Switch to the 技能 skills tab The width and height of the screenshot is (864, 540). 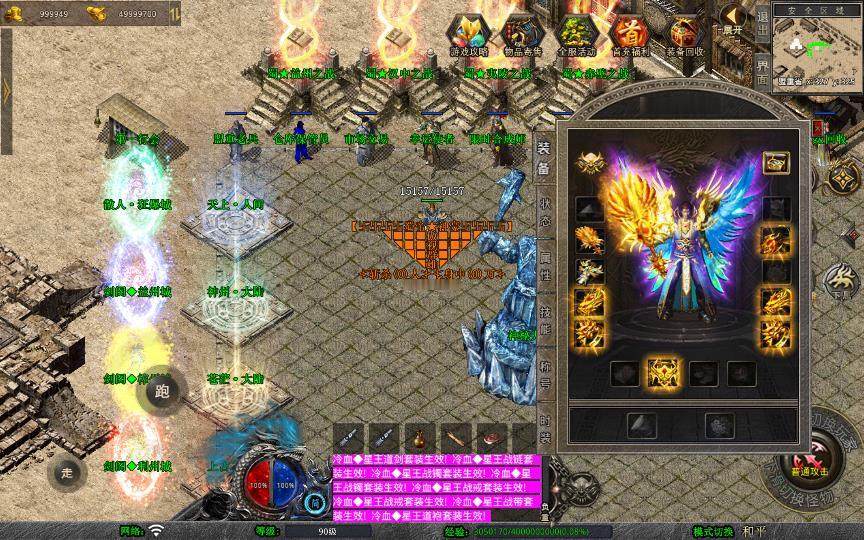point(545,320)
